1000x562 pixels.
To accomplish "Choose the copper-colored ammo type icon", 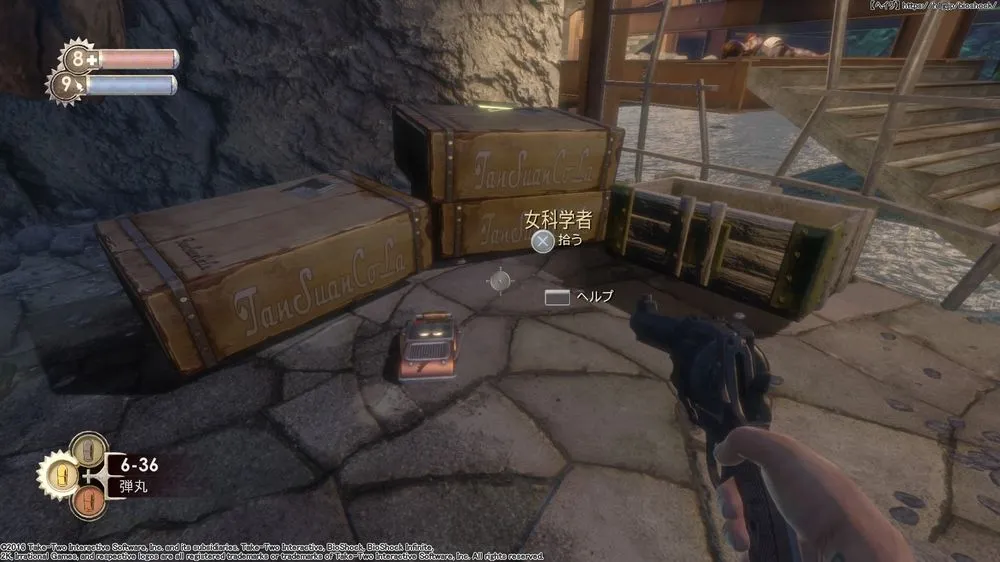I will pyautogui.click(x=88, y=498).
